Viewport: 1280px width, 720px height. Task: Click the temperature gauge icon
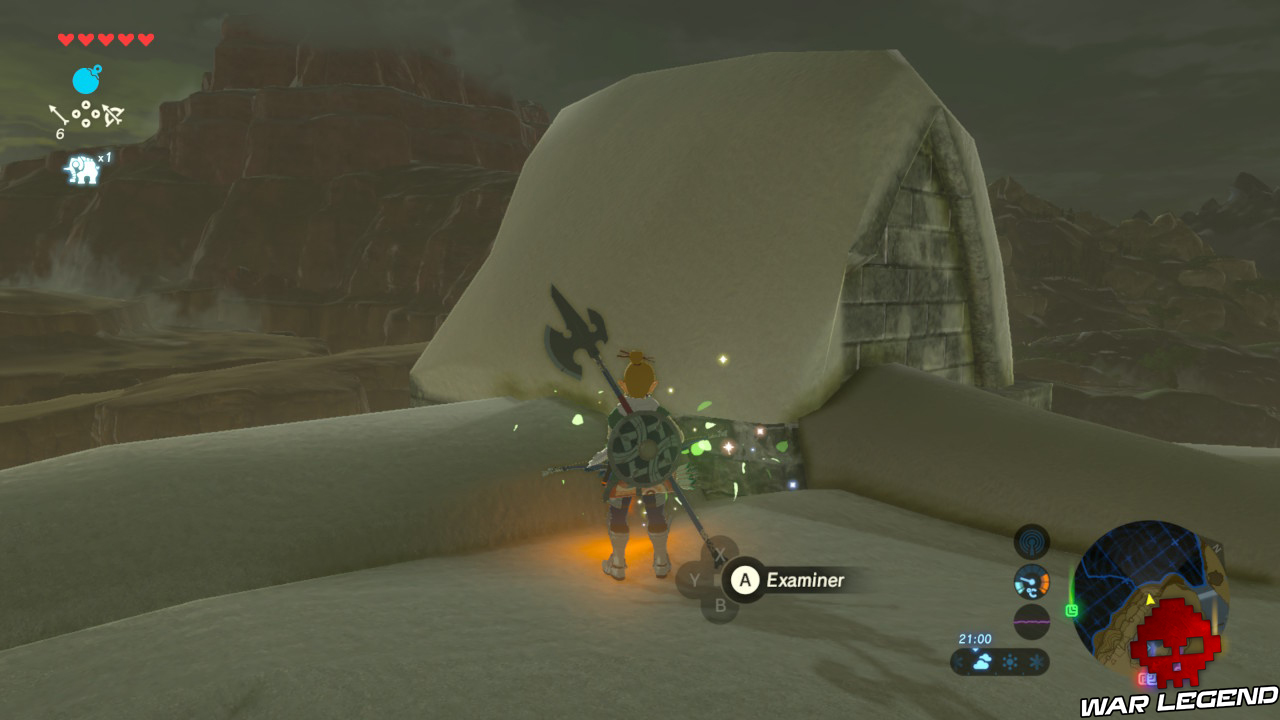click(1031, 581)
